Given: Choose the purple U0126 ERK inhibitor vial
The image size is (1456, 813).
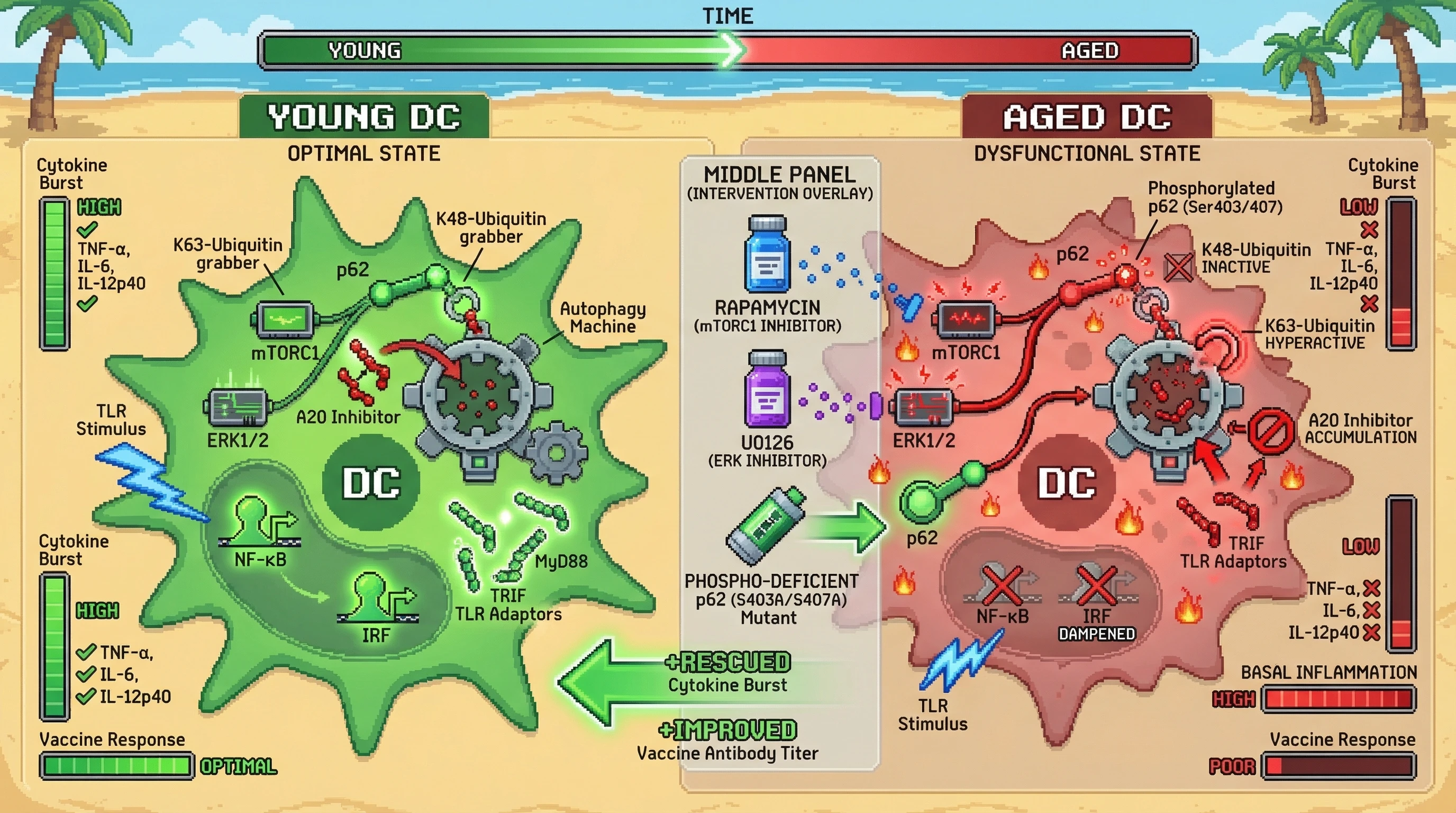Looking at the screenshot, I should [x=767, y=390].
